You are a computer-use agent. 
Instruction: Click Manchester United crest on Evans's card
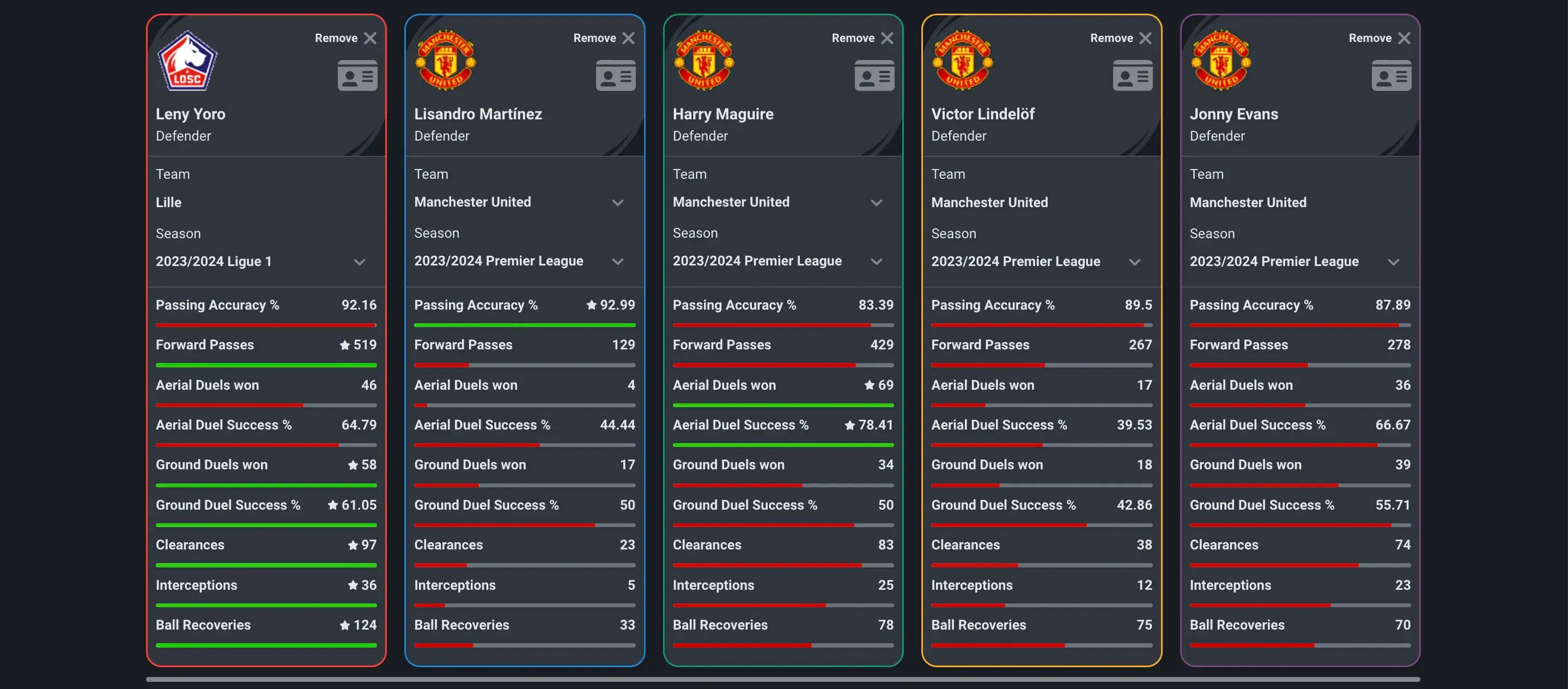pyautogui.click(x=1221, y=60)
